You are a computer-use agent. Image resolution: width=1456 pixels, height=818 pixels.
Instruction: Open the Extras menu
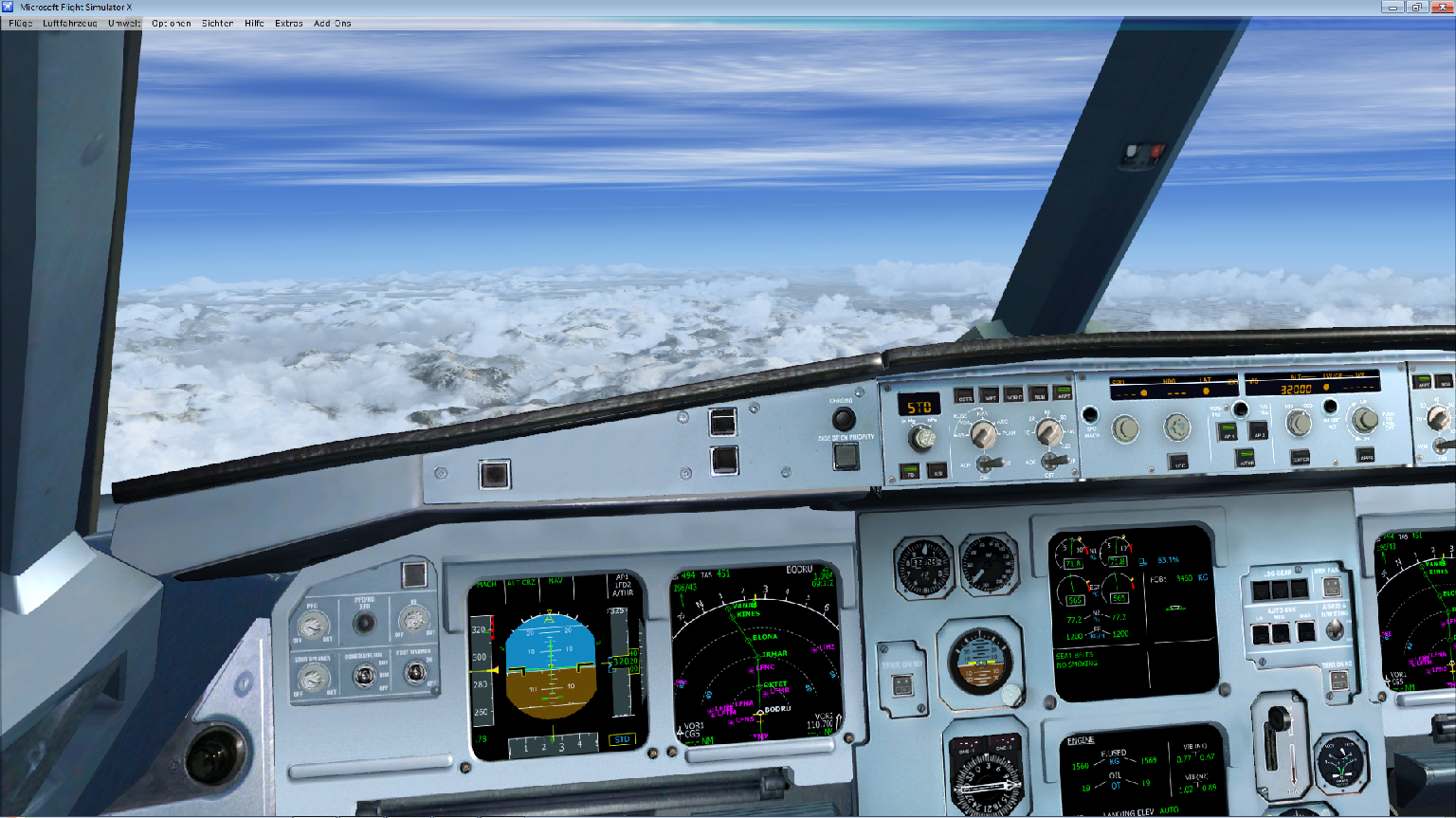[x=289, y=24]
